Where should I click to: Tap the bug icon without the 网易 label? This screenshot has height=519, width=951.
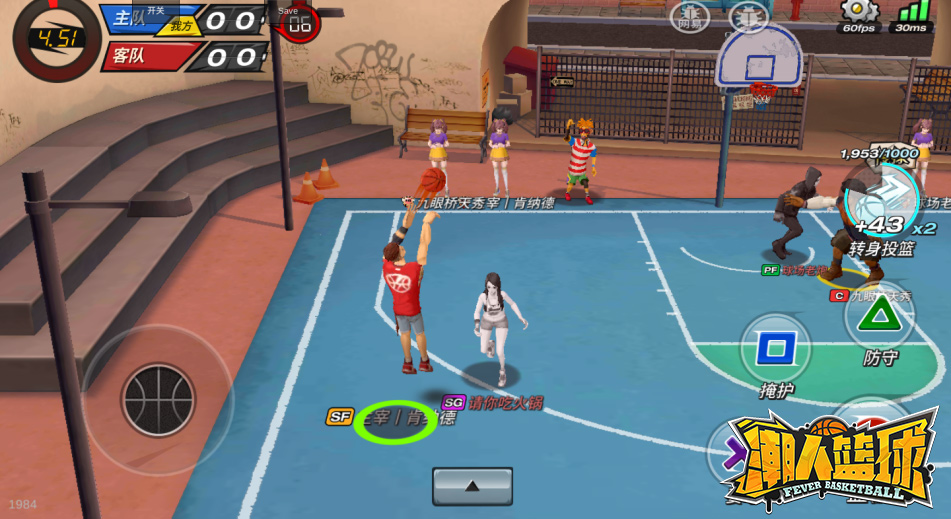[749, 16]
